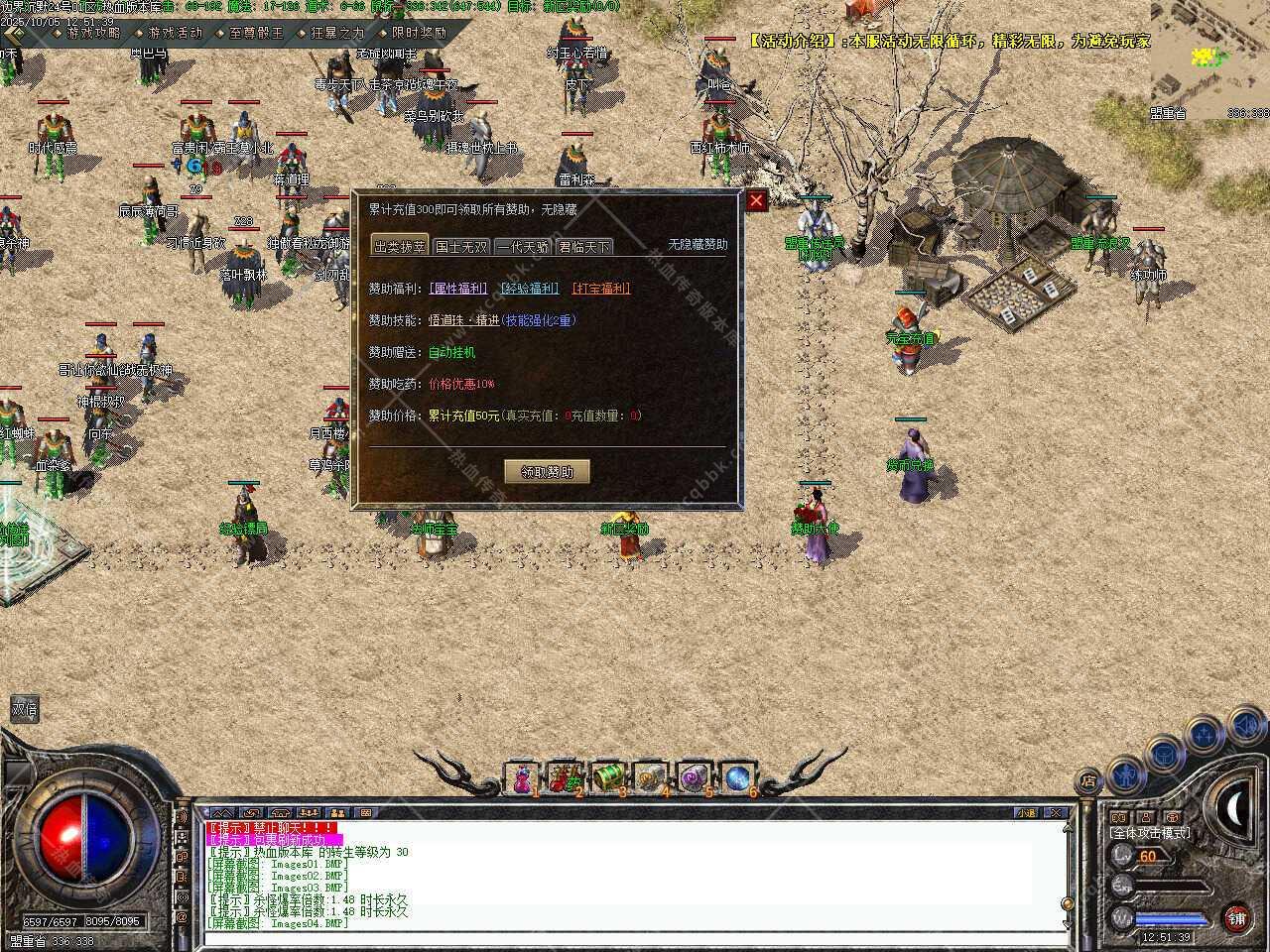Open the 游戏攻略 game guide menu
Viewport: 1270px width, 952px height.
[93, 33]
